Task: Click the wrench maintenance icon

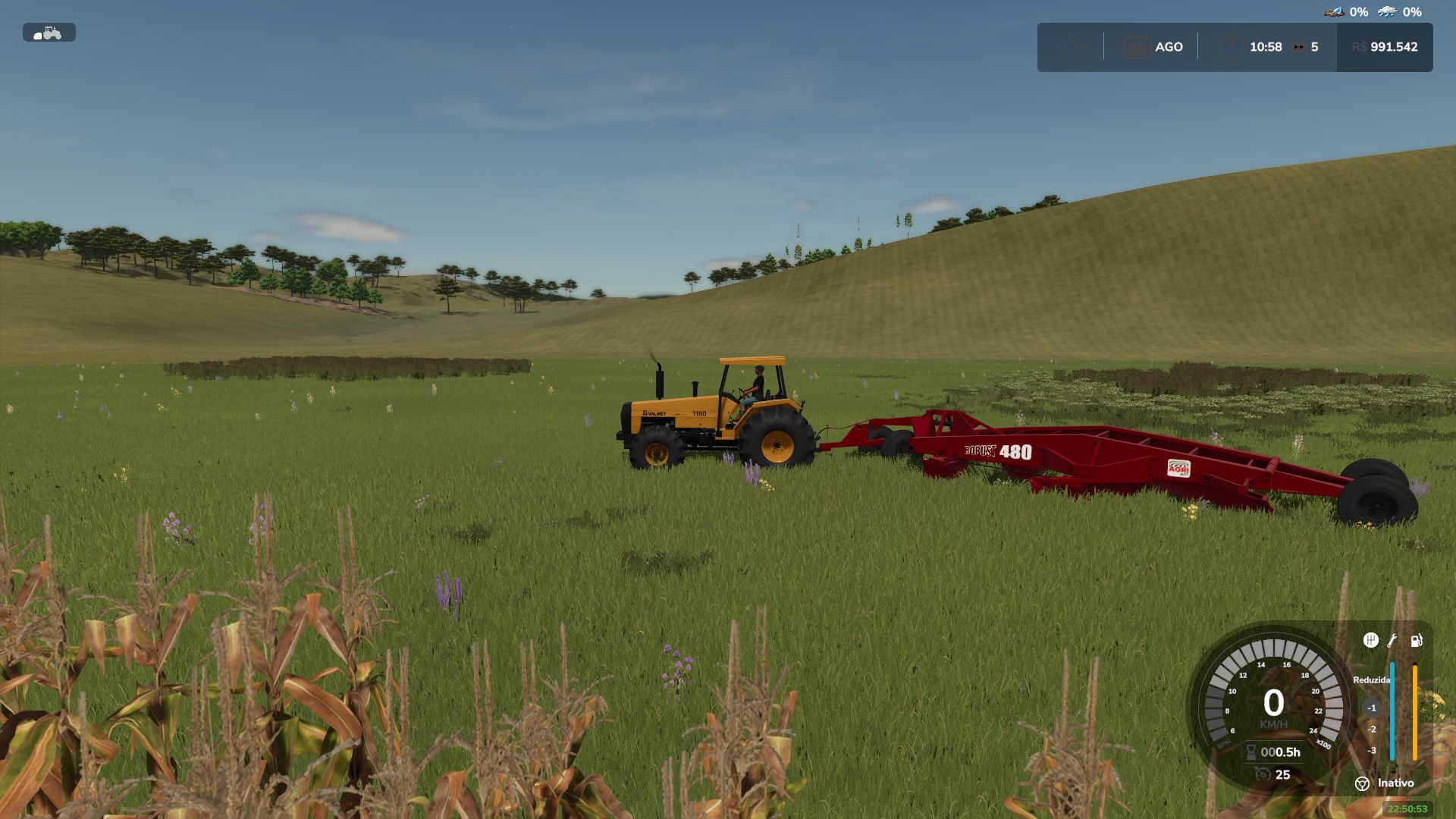Action: point(1392,639)
